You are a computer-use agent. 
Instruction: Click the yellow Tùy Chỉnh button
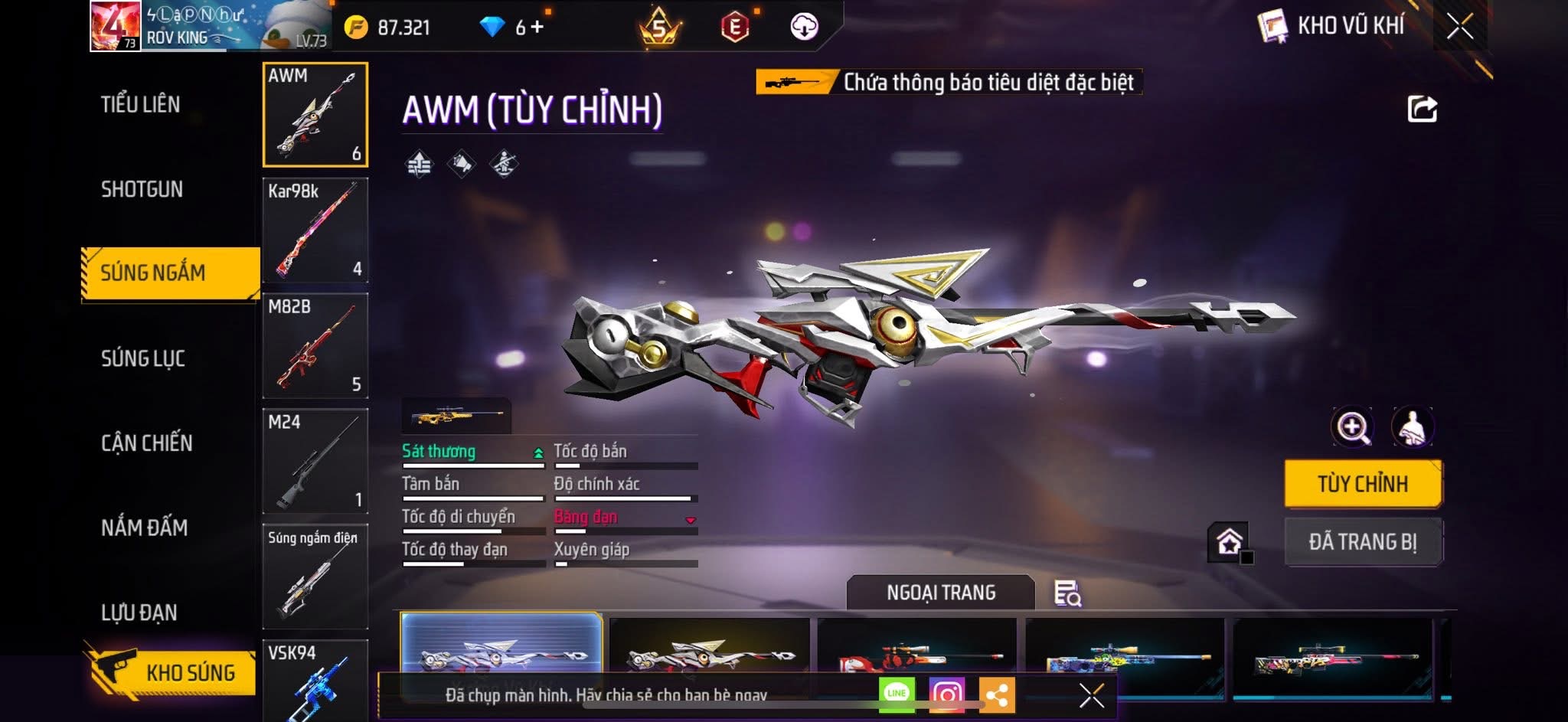(1363, 484)
